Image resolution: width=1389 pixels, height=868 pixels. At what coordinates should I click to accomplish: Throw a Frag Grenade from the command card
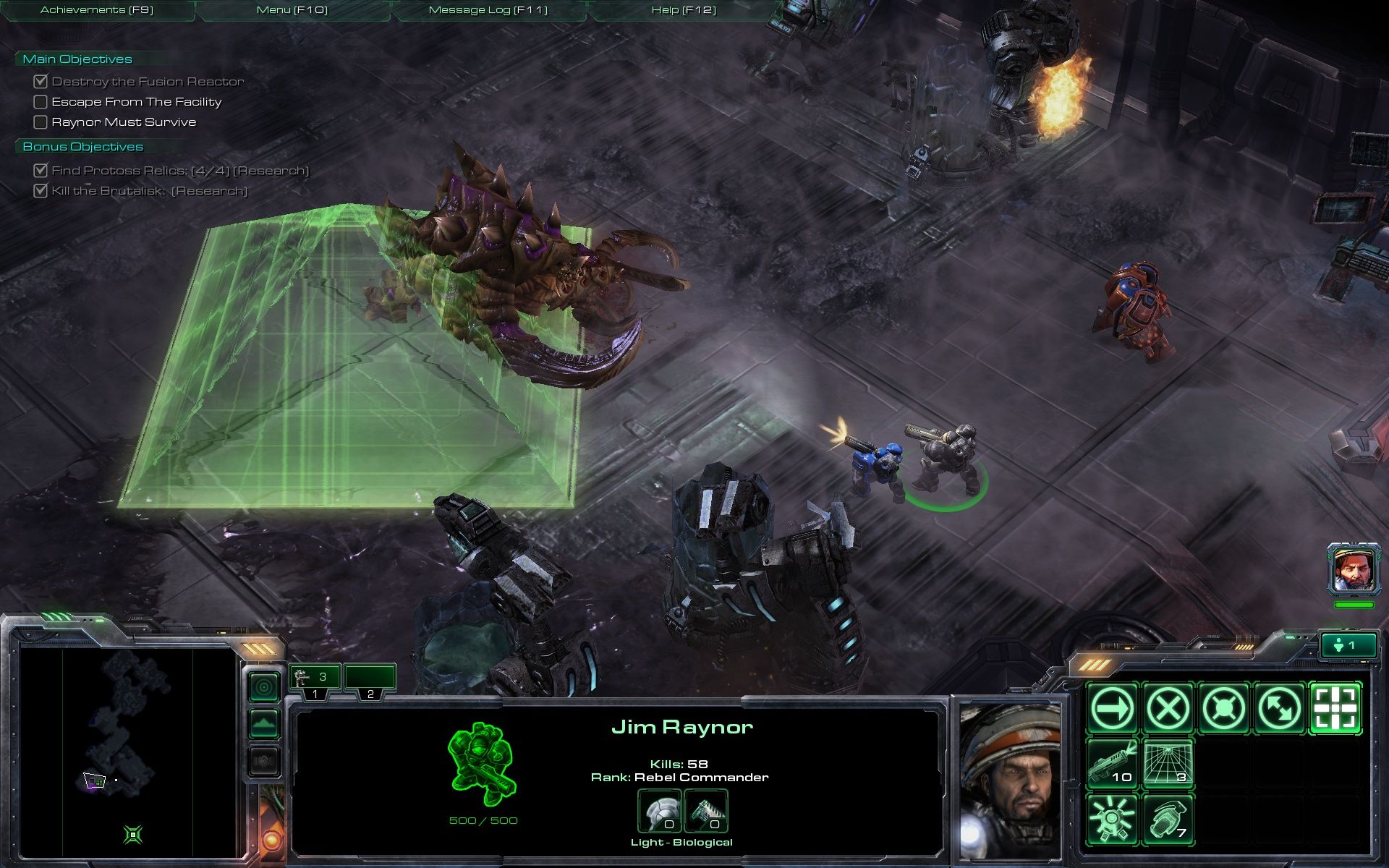[1170, 820]
